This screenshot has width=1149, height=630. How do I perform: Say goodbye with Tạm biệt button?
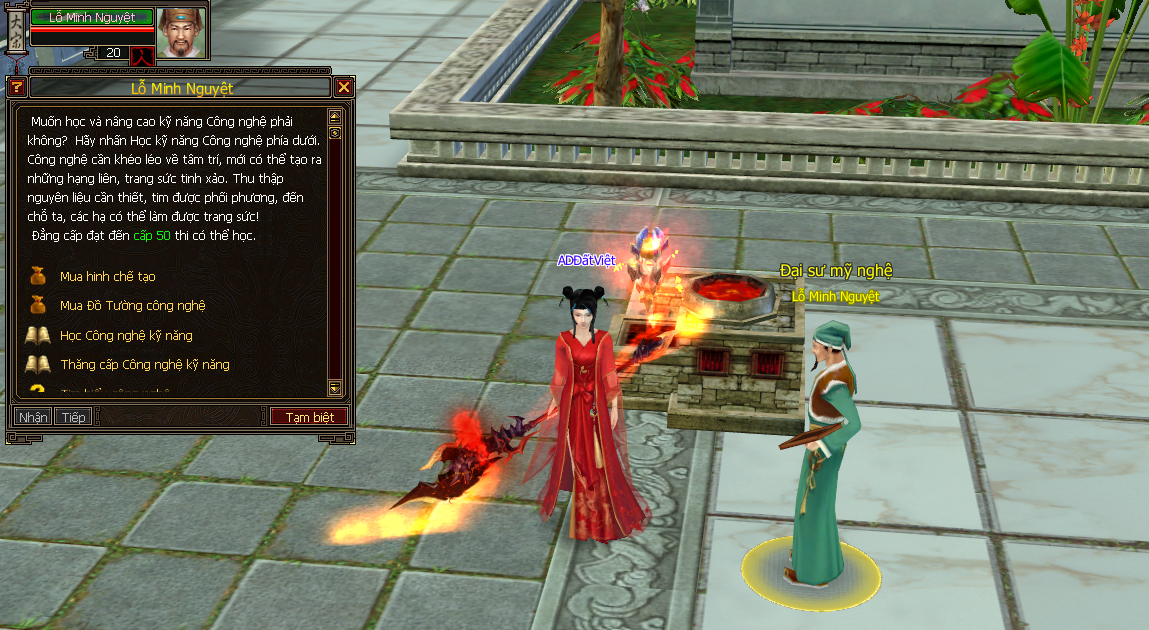tap(309, 417)
